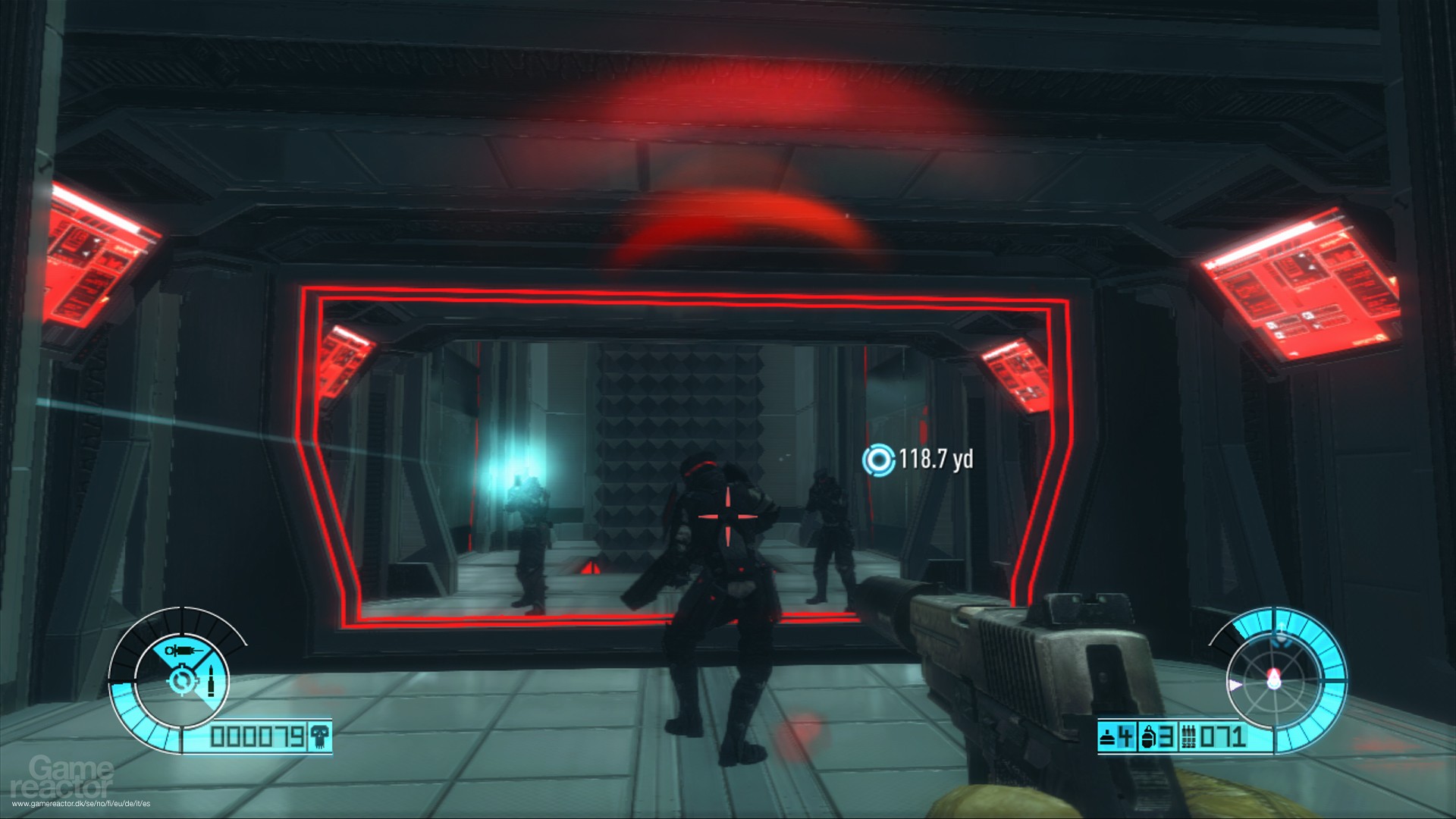Click the ammo magazine icon next to 071
The height and width of the screenshot is (819, 1456).
pyautogui.click(x=1189, y=737)
